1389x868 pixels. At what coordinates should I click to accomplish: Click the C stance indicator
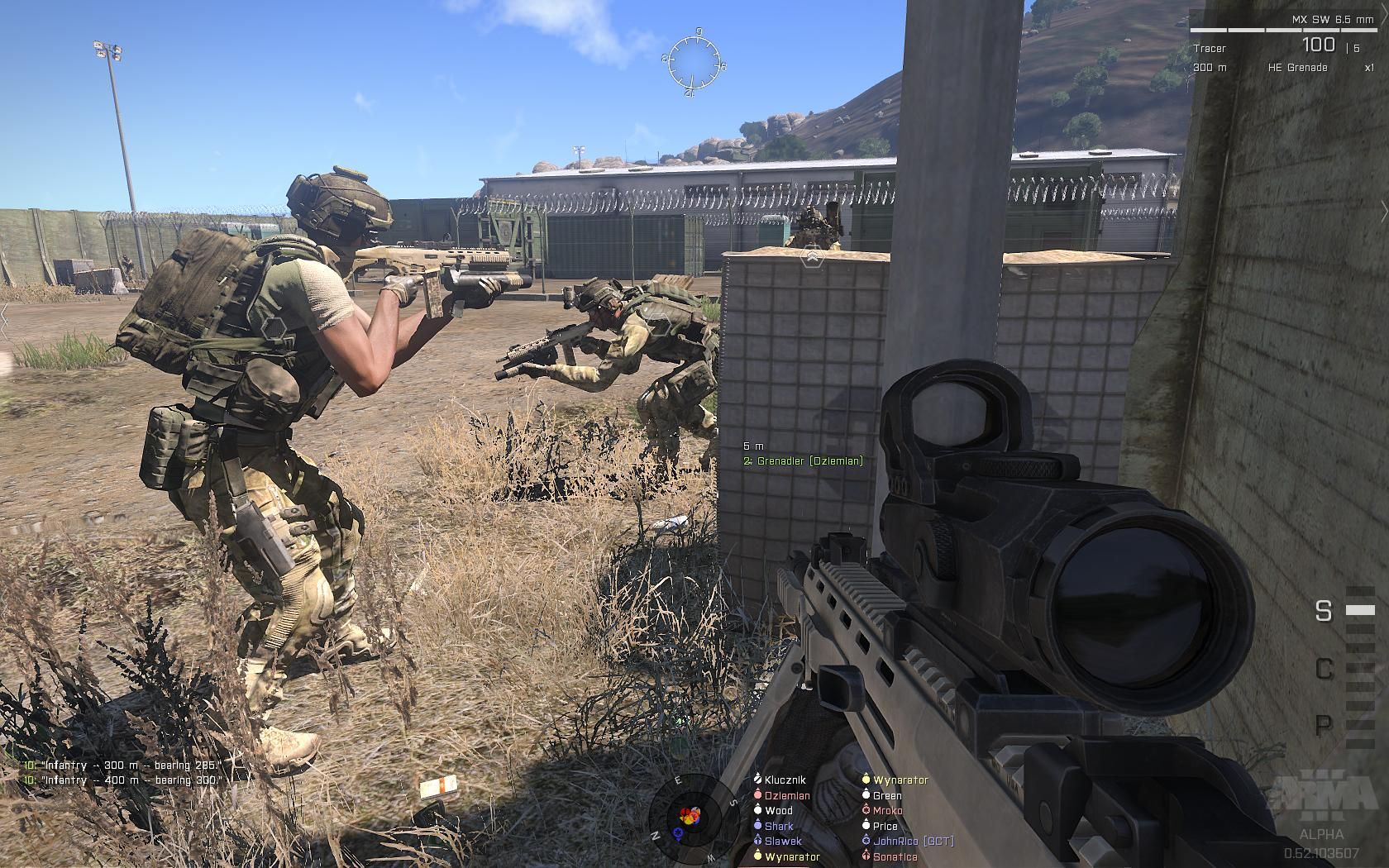point(1324,668)
